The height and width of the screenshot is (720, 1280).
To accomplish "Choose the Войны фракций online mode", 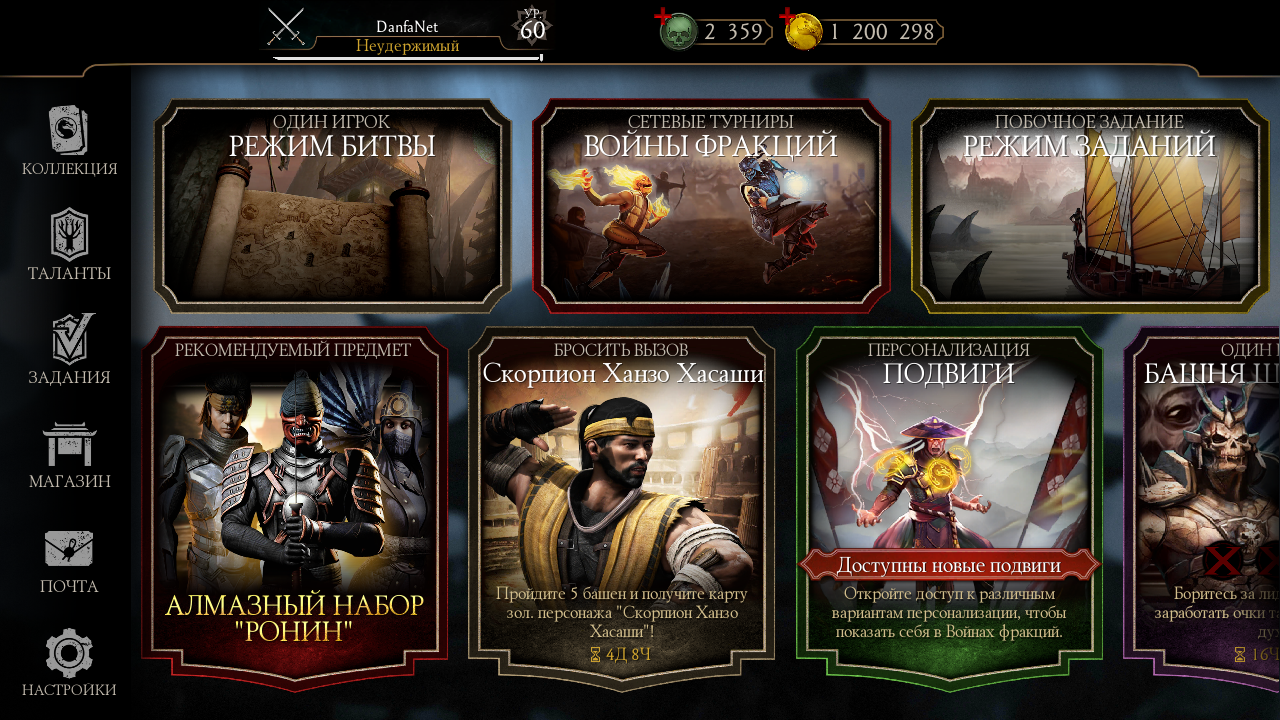I will 710,206.
